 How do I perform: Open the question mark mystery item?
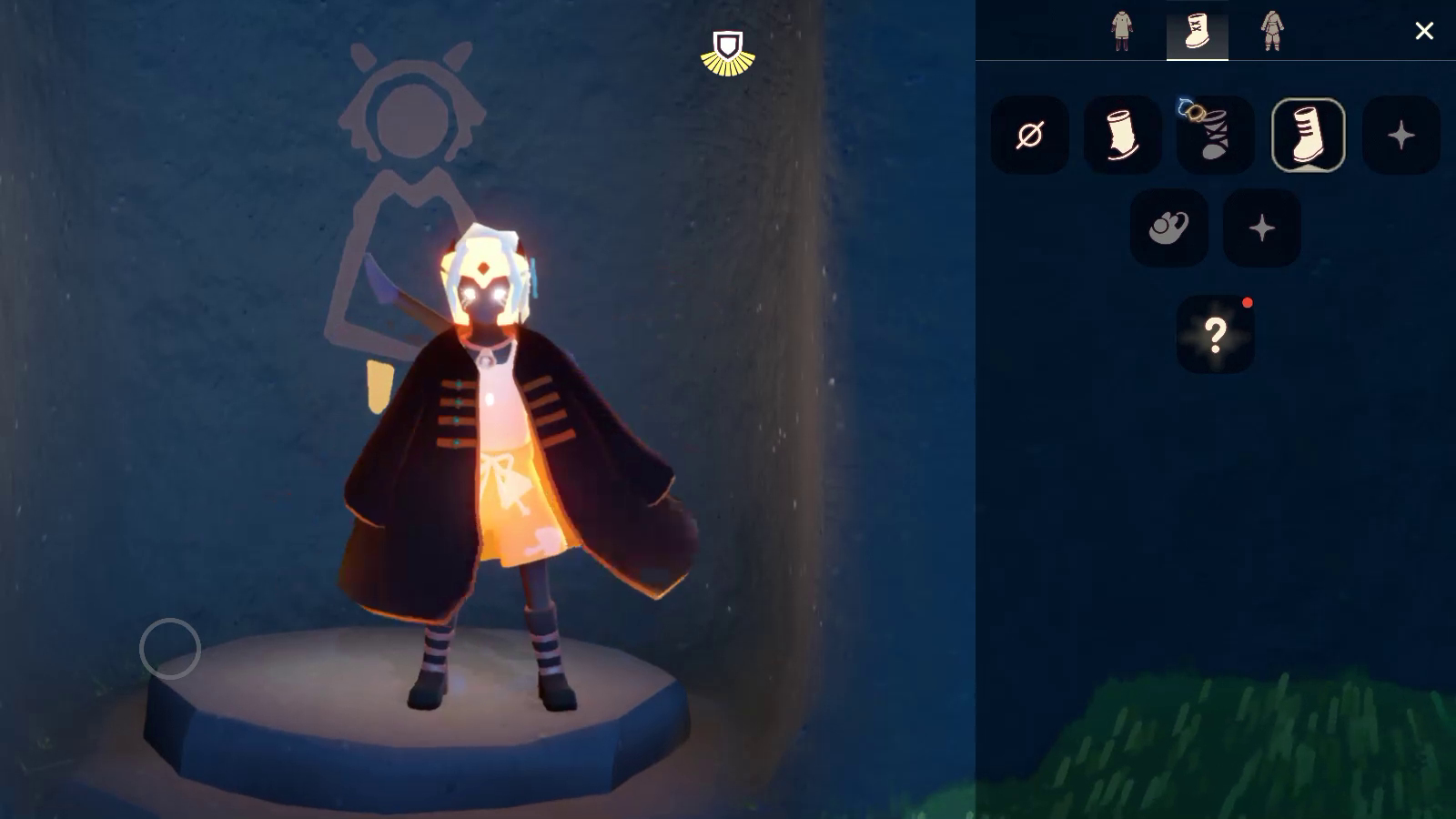pyautogui.click(x=1216, y=335)
